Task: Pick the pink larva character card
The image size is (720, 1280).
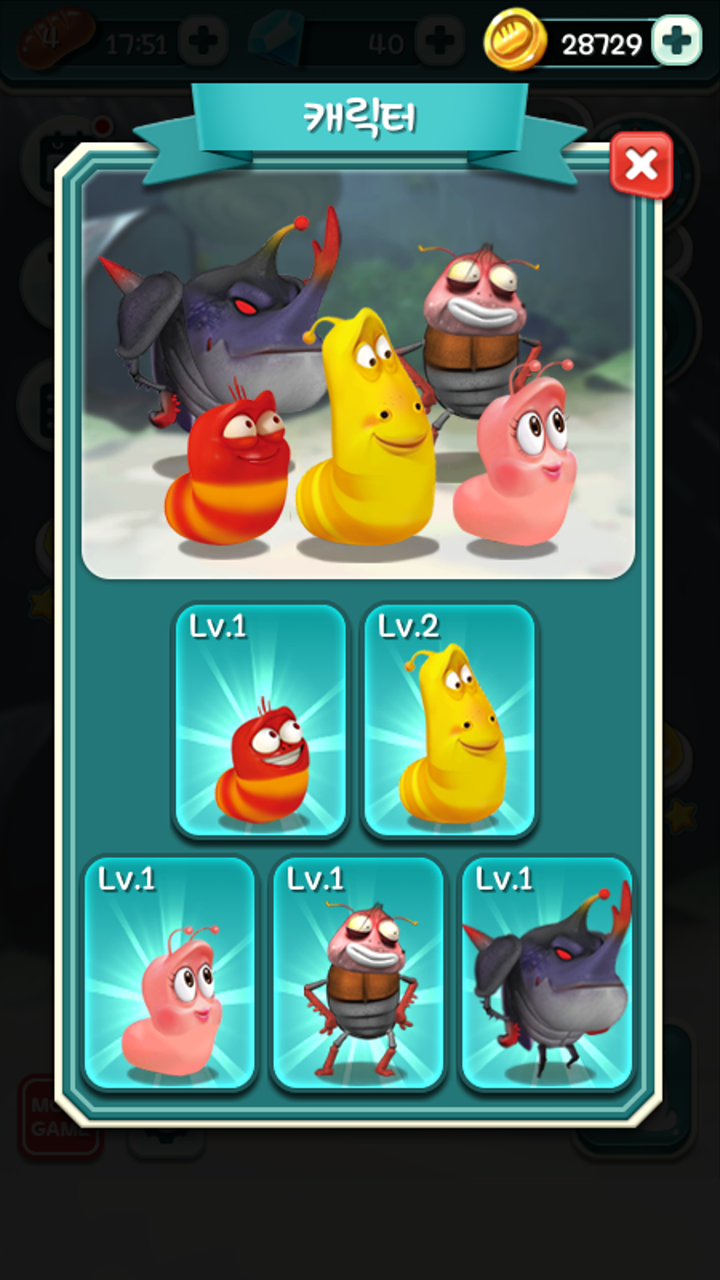Action: [x=170, y=973]
